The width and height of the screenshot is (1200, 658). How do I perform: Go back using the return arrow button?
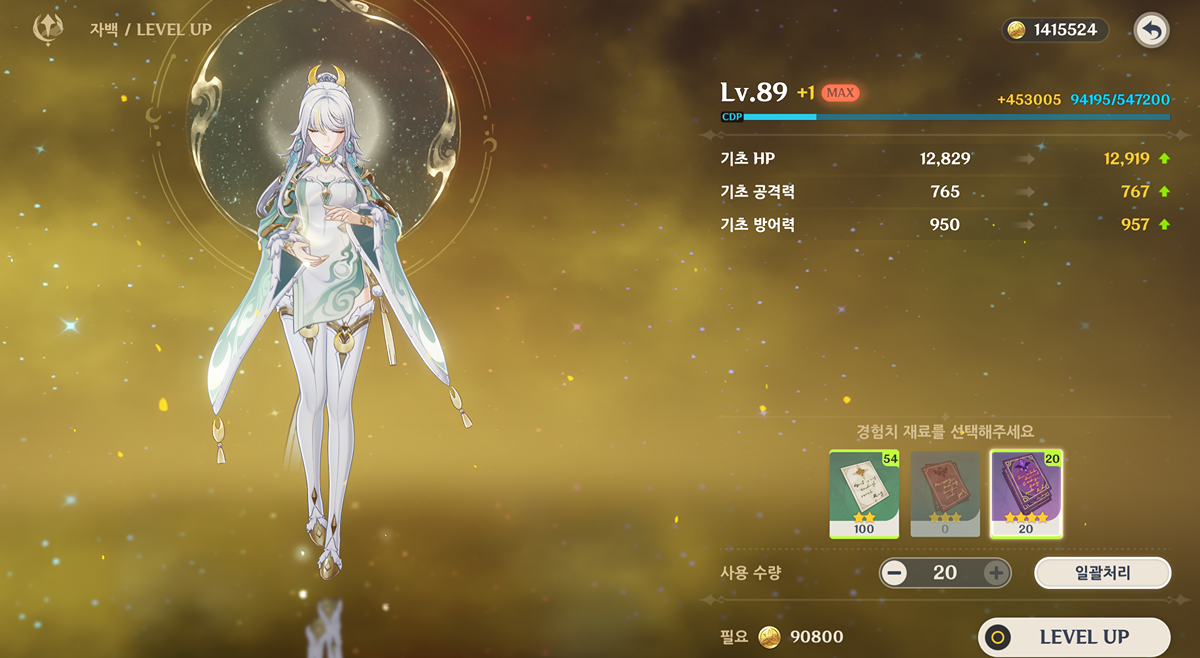(x=1151, y=30)
